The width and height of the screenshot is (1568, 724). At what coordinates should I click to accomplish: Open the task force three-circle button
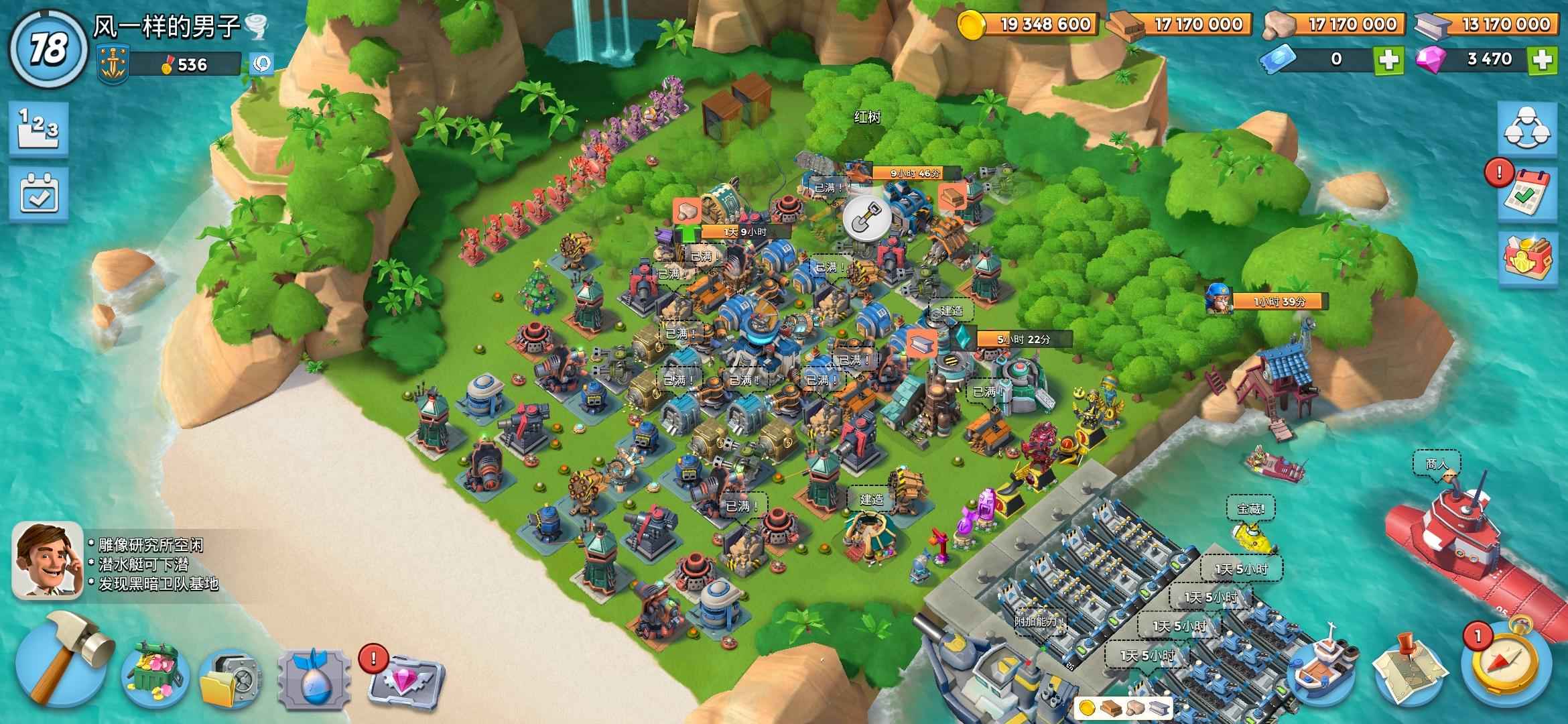point(1527,129)
